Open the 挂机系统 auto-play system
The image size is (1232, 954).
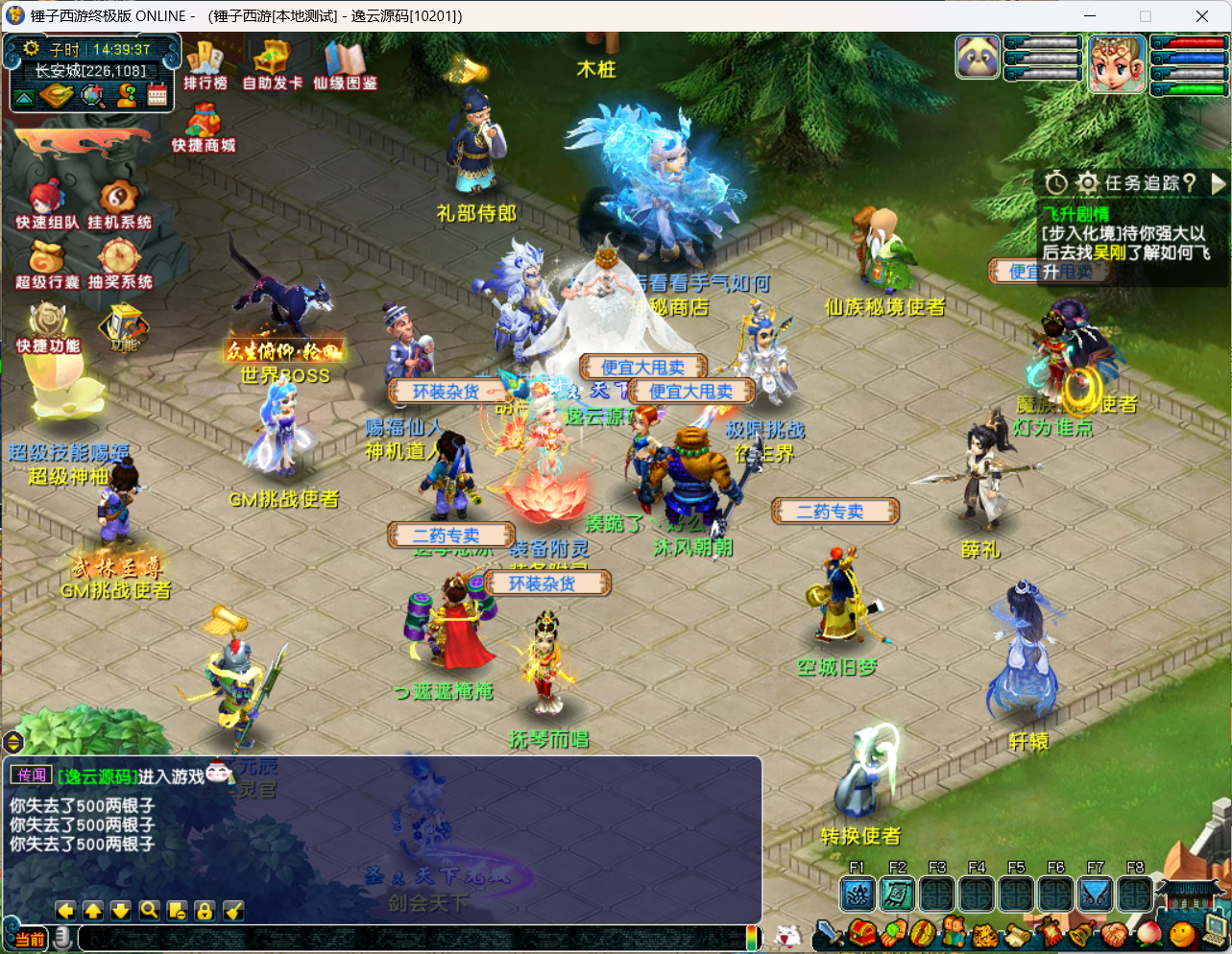(119, 204)
